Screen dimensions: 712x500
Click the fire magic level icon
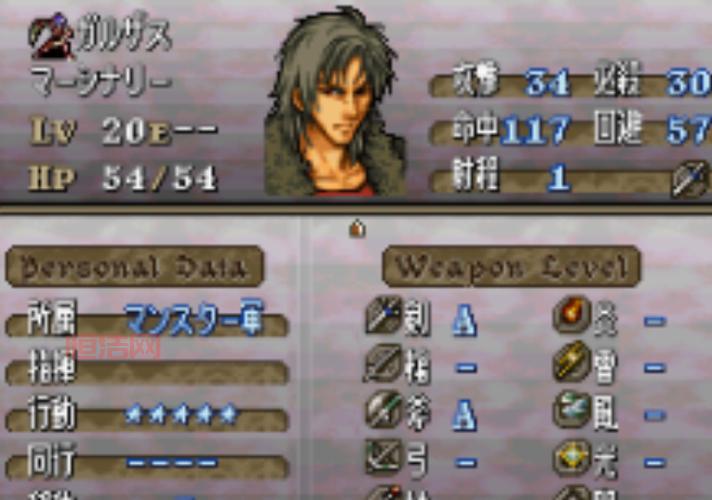tap(572, 319)
